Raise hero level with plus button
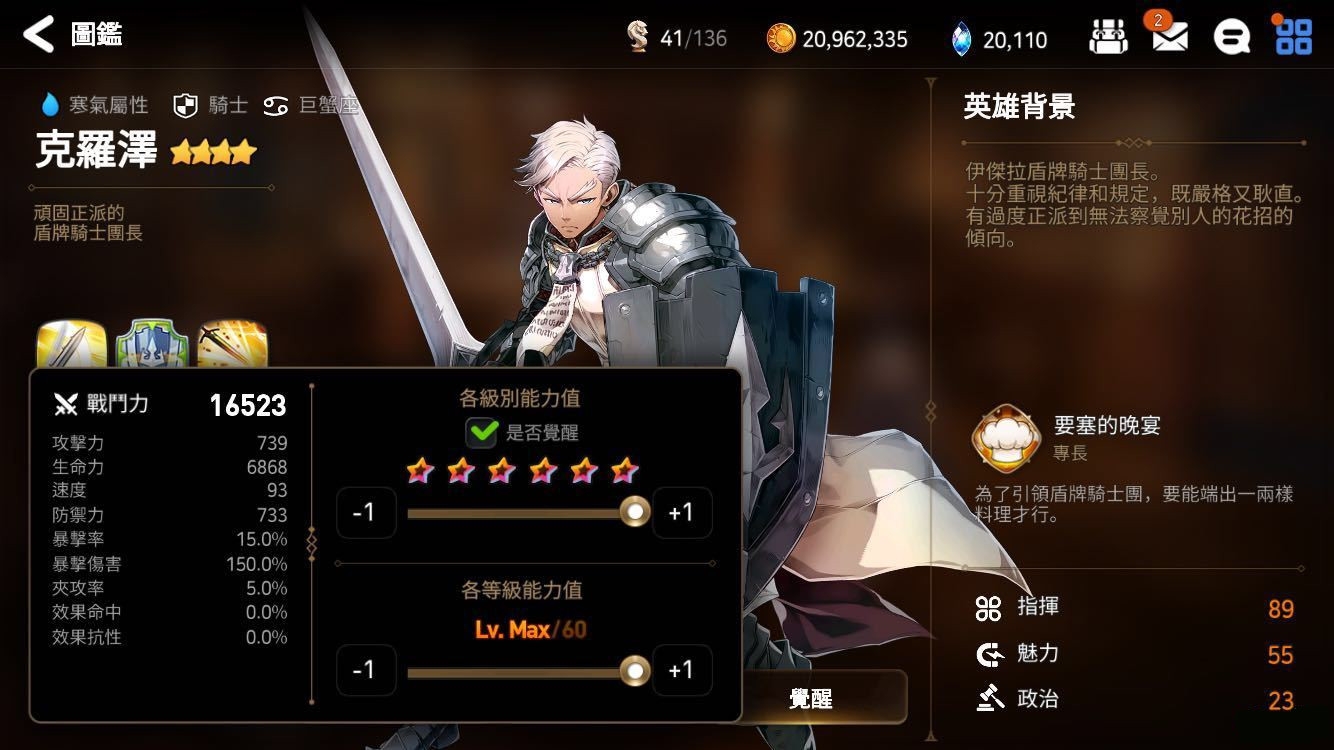Screen dimensions: 1334x750 tap(681, 670)
